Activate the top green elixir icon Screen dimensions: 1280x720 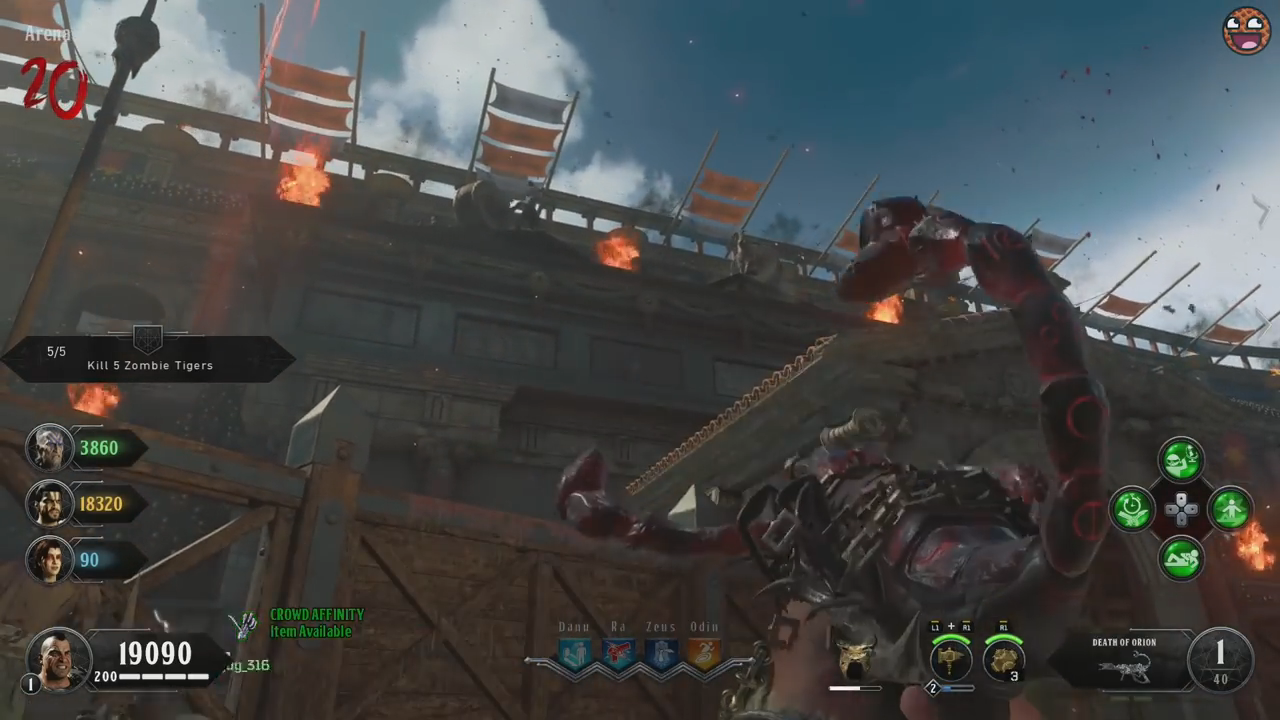pos(1181,460)
